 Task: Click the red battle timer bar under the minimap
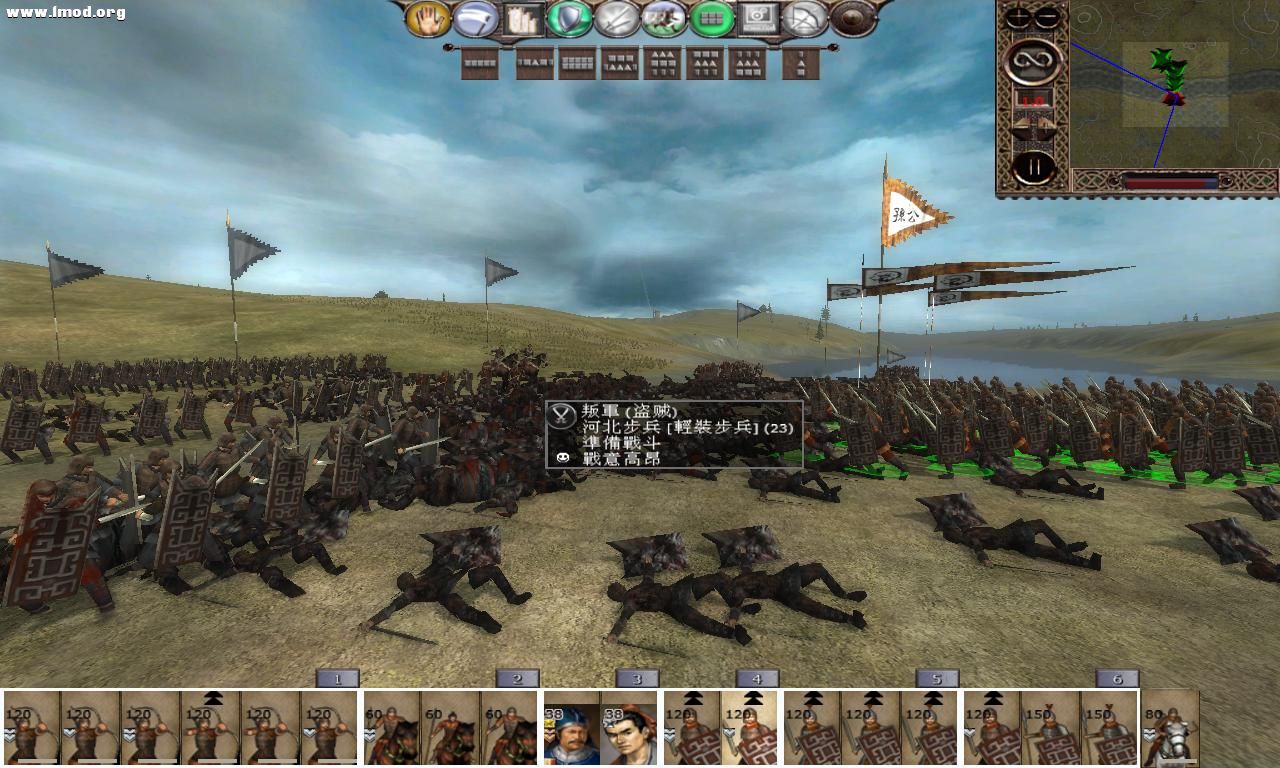coord(1165,182)
